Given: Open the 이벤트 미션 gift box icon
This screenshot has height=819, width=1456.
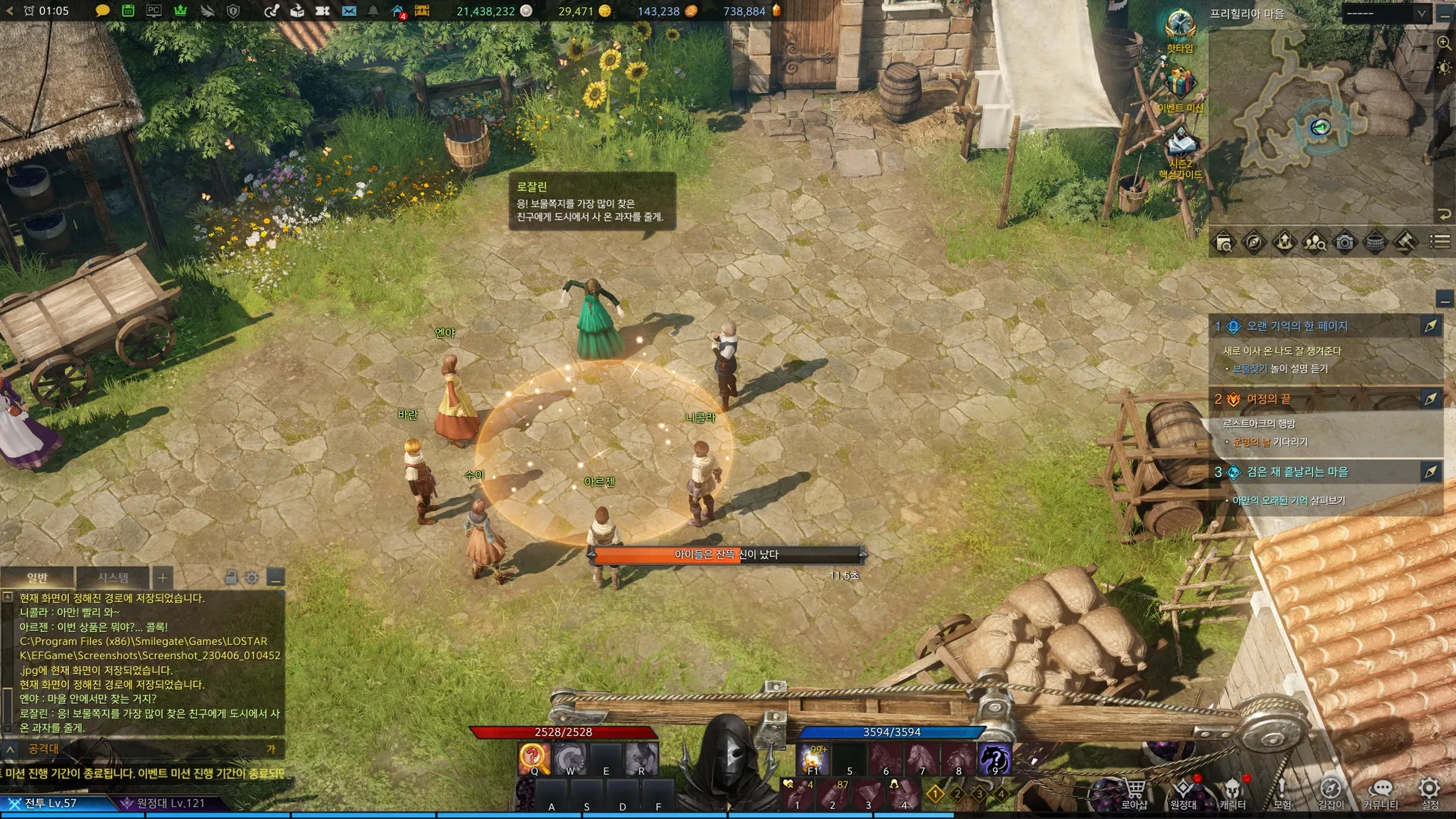Looking at the screenshot, I should coord(1179,85).
